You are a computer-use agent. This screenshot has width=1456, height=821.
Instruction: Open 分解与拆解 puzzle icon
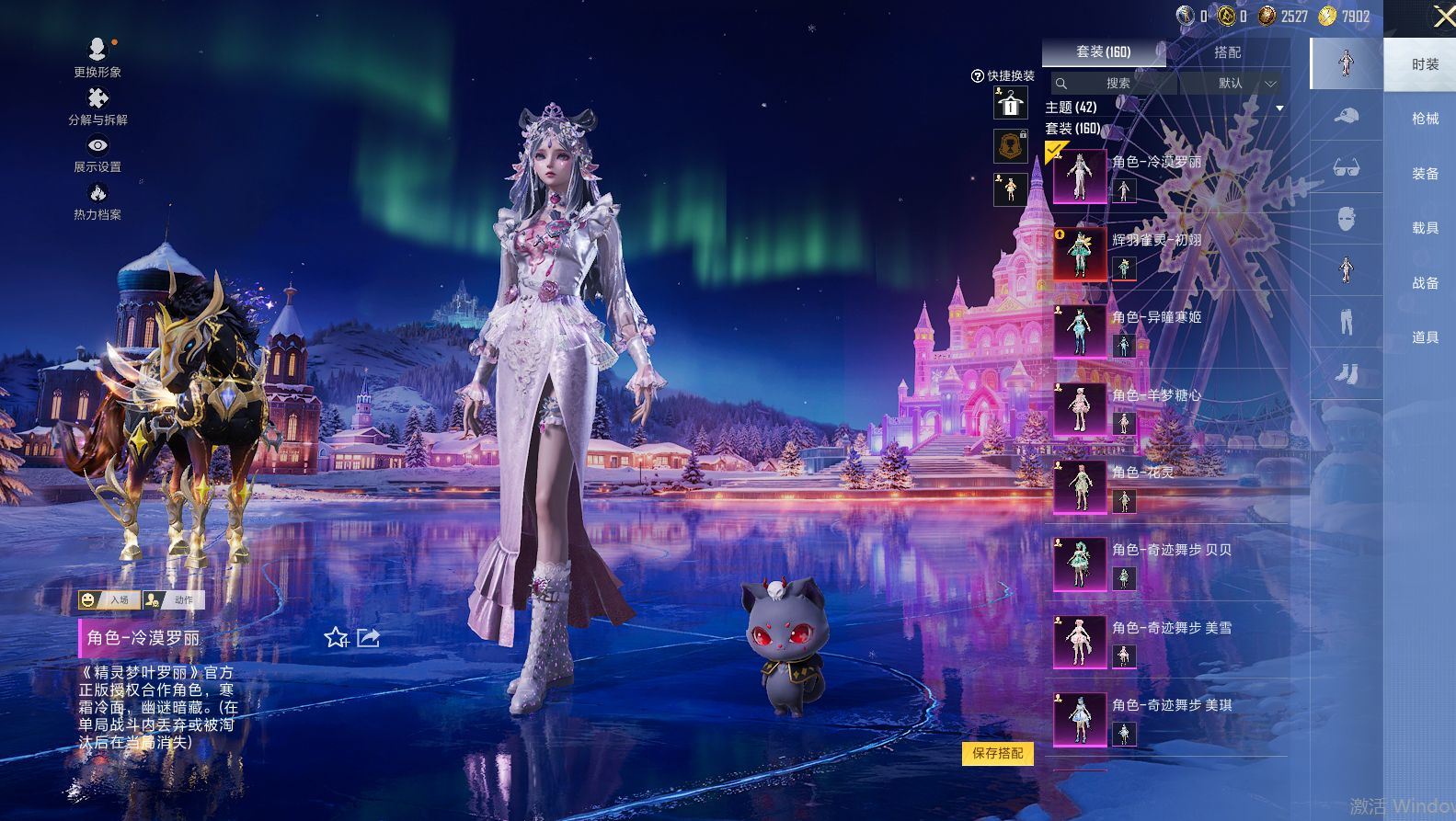pyautogui.click(x=97, y=105)
